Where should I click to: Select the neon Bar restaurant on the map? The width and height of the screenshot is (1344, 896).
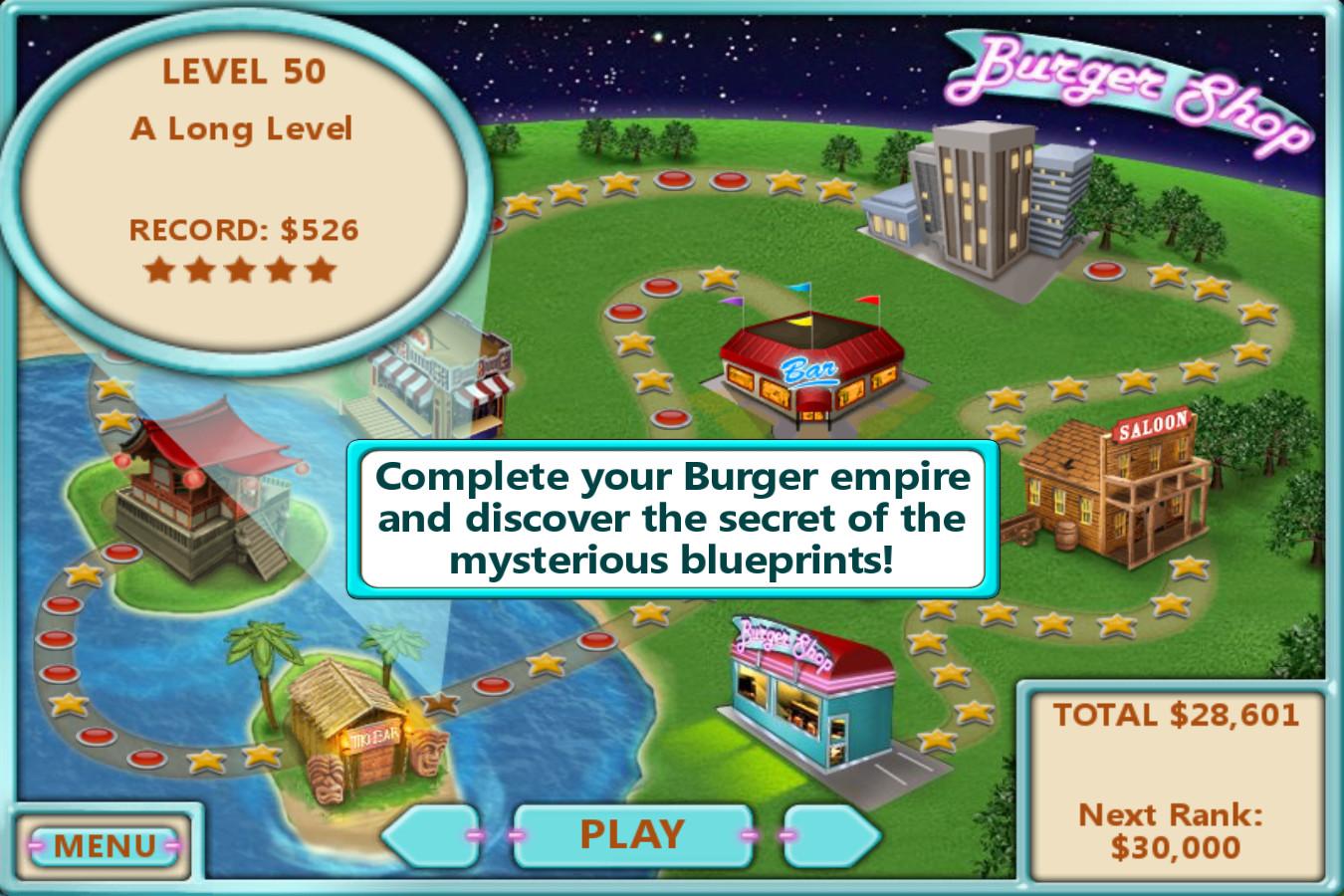point(811,368)
